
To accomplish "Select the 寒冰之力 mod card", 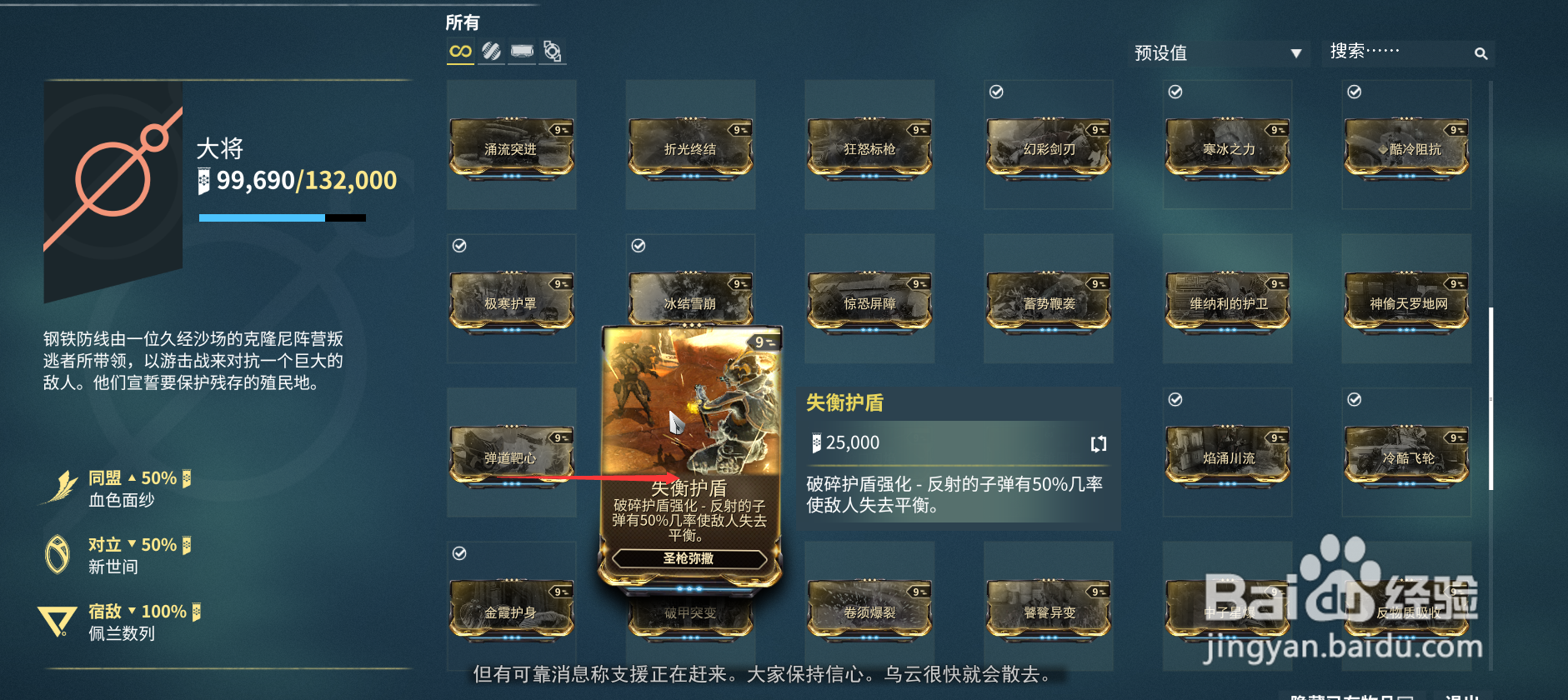I will coord(1226,148).
